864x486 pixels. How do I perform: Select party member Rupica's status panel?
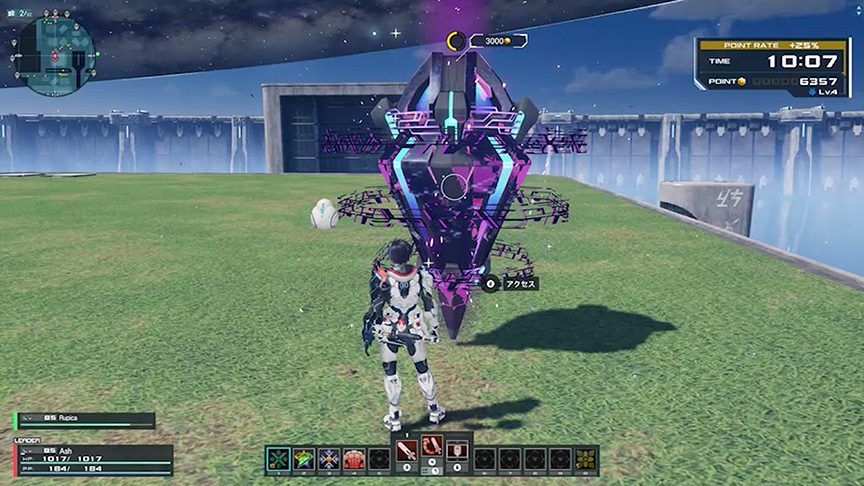tap(86, 421)
